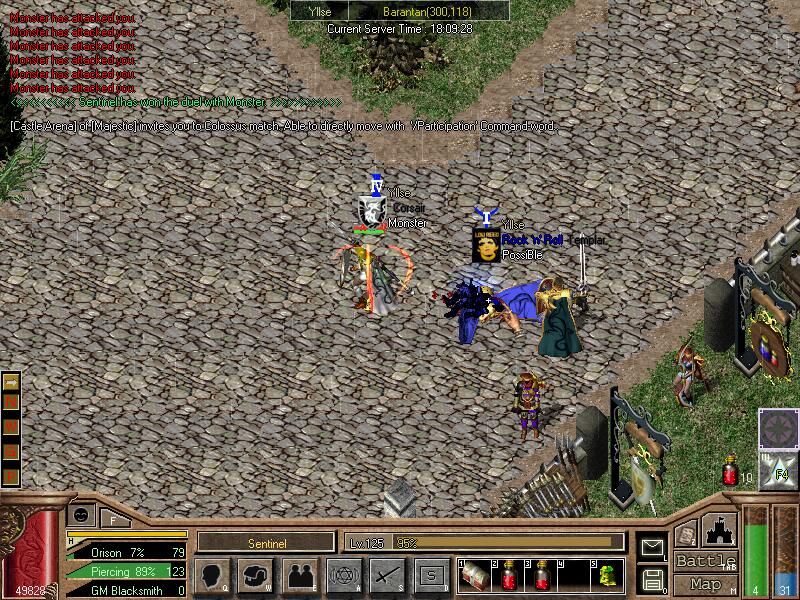Open the Map button
The width and height of the screenshot is (800, 600).
pyautogui.click(x=705, y=584)
